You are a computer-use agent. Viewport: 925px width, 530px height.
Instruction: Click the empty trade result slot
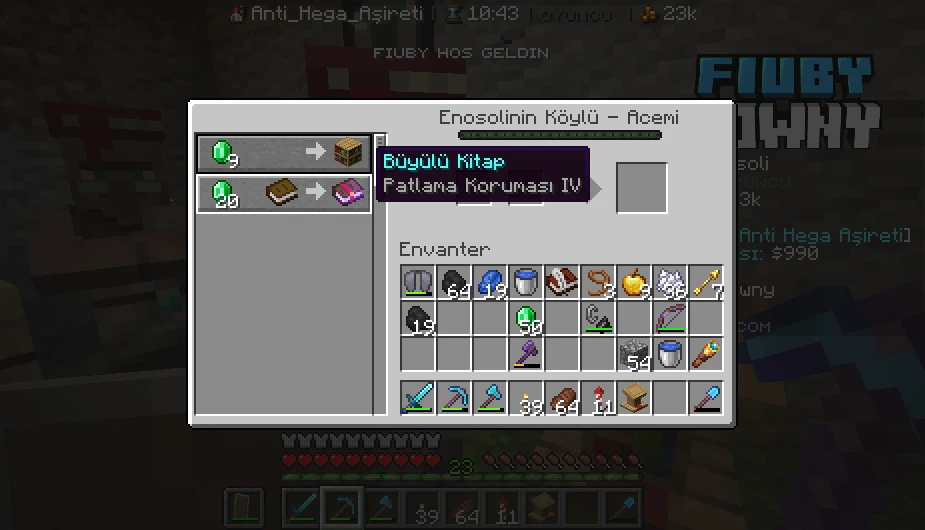point(641,187)
